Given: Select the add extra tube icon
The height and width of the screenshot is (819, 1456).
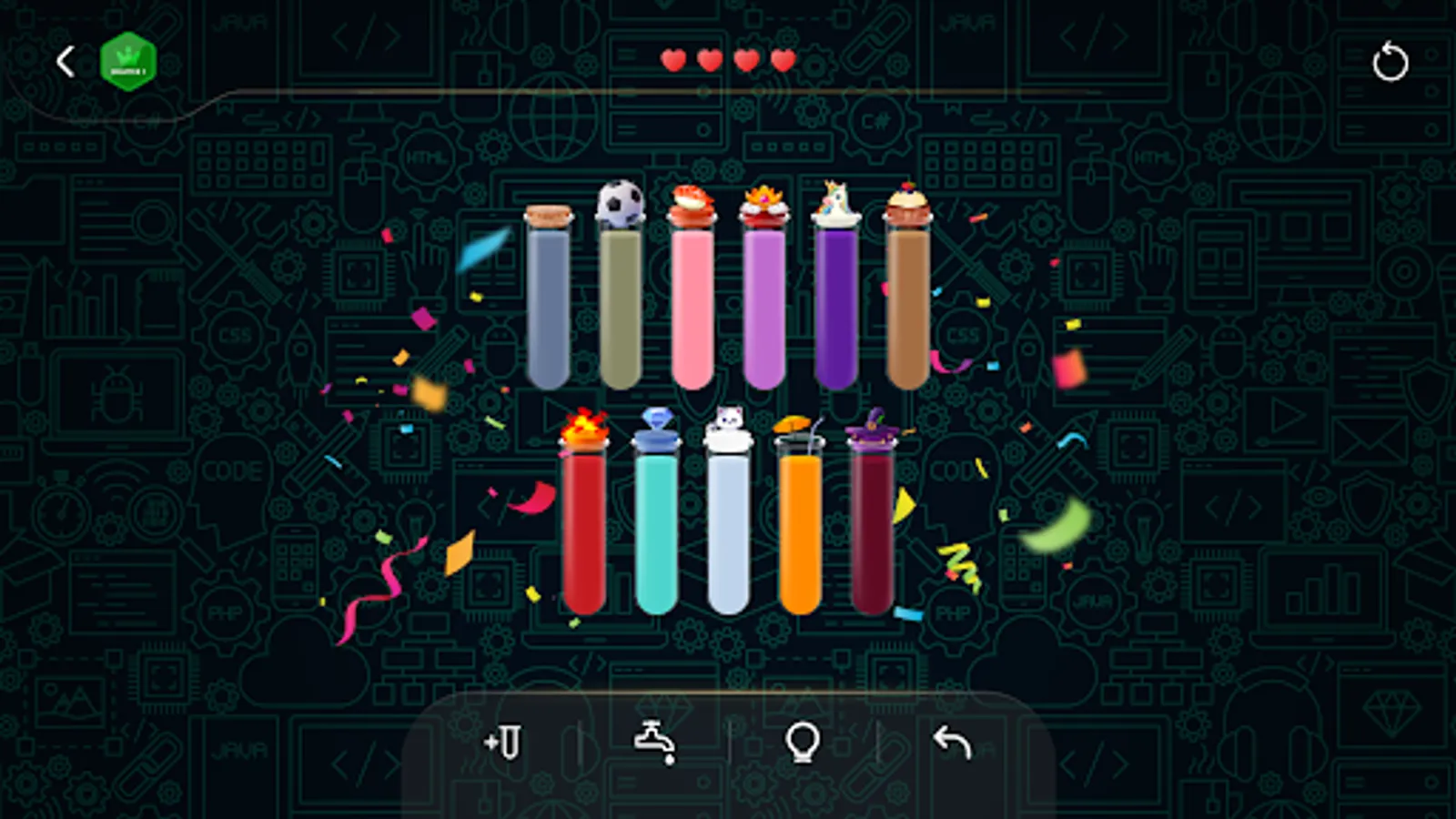Looking at the screenshot, I should point(503,744).
